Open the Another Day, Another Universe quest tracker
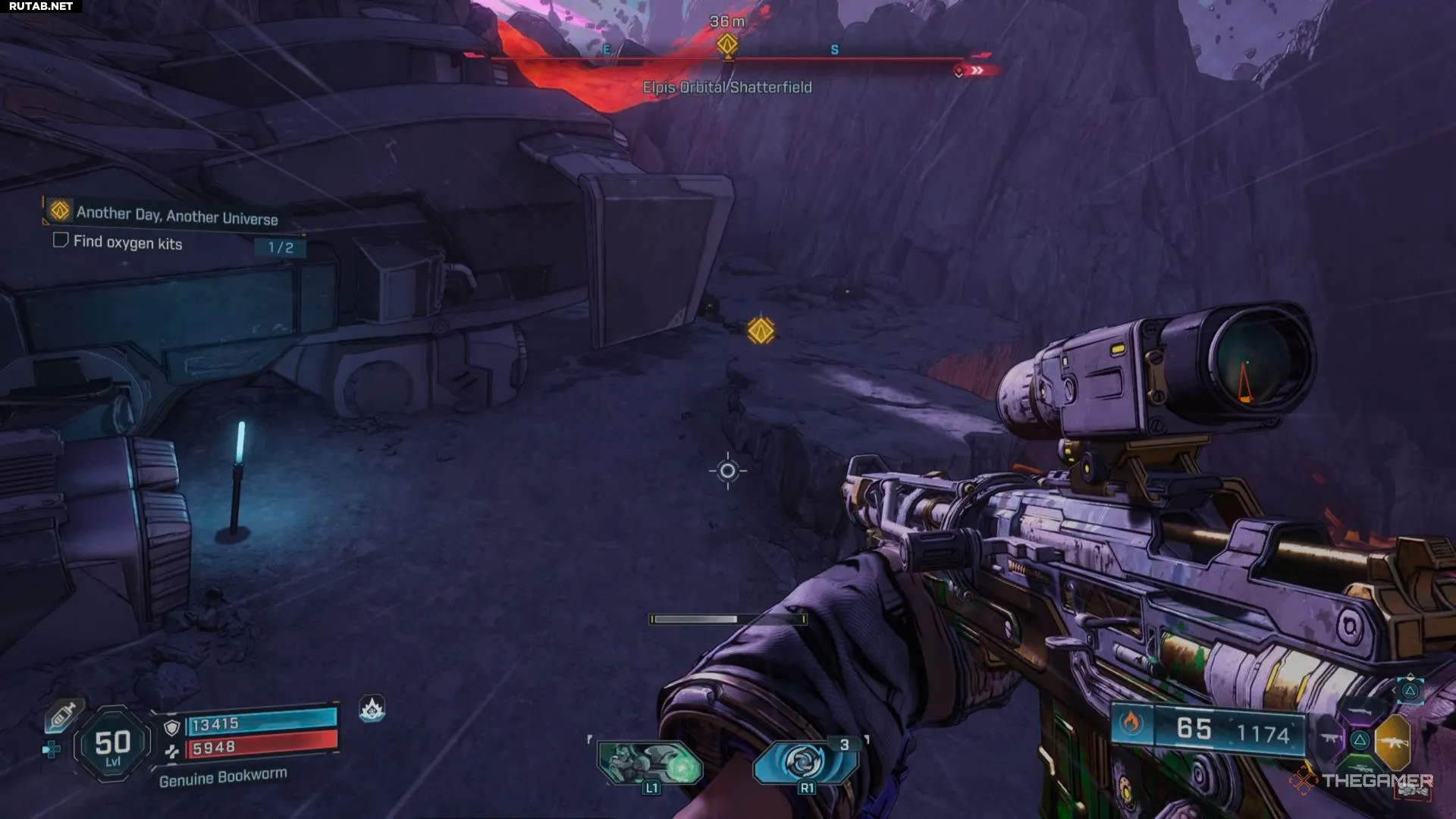 tap(176, 215)
